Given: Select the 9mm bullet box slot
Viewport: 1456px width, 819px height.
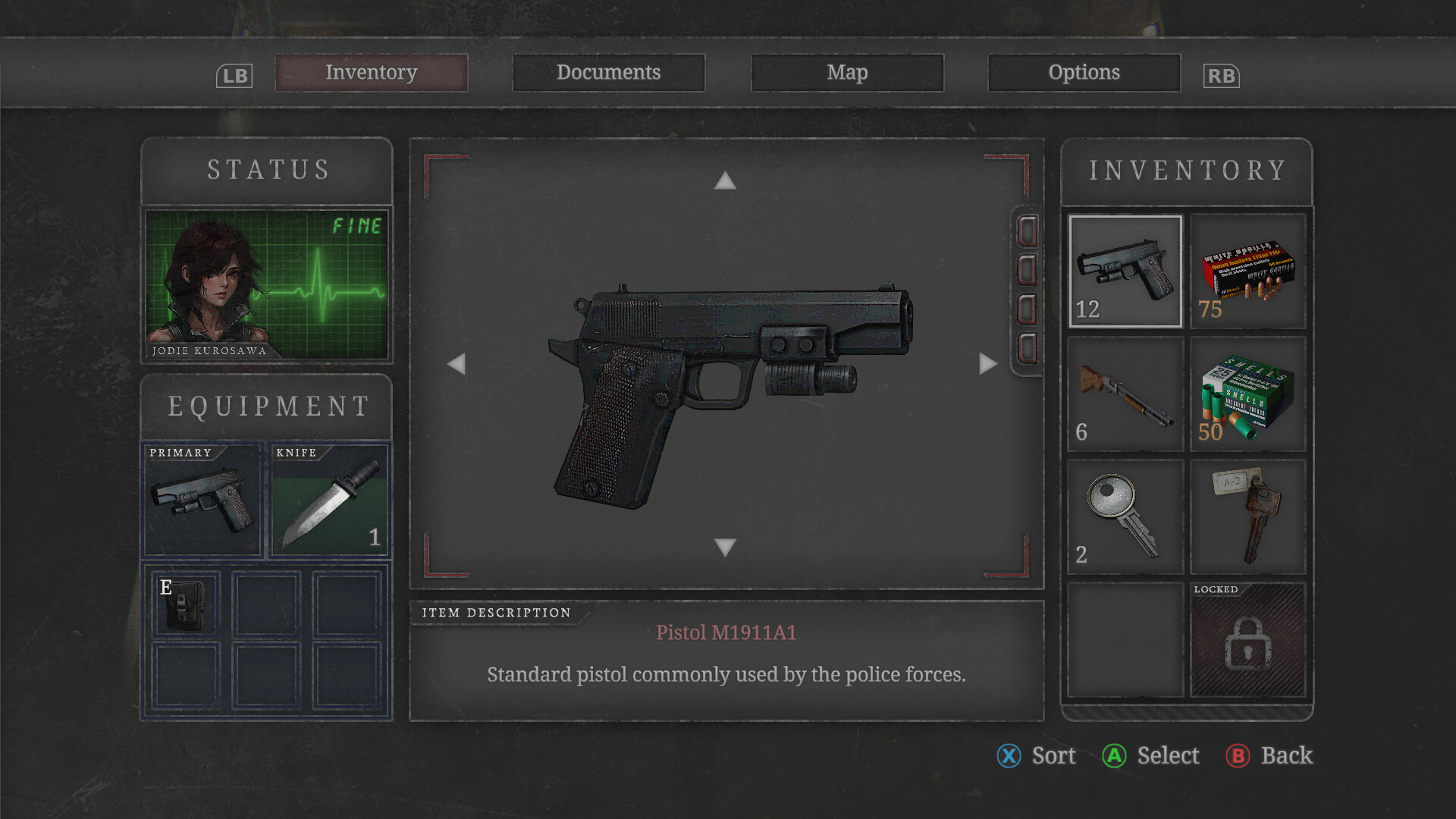Looking at the screenshot, I should pos(1247,271).
